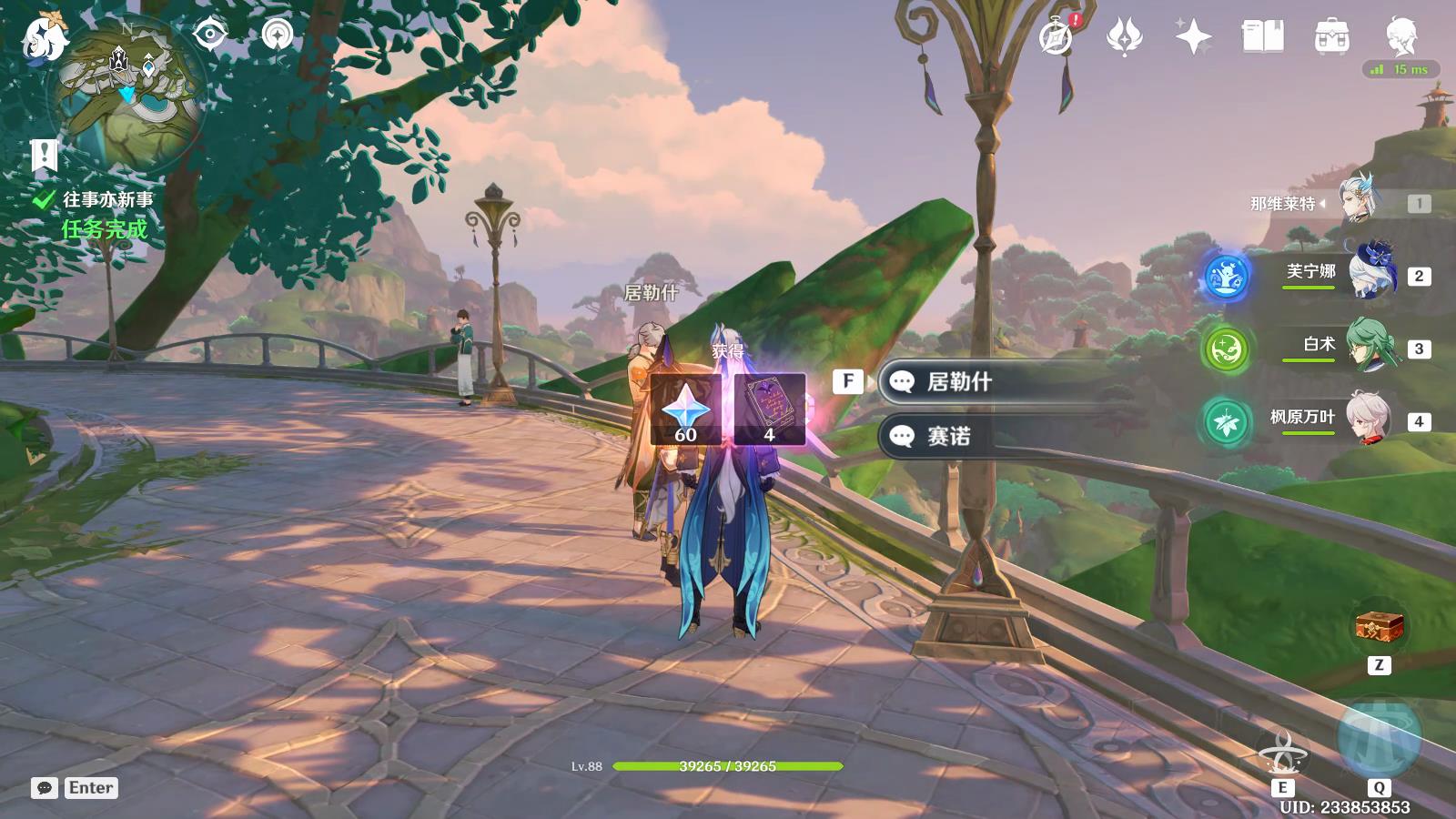Open the events compass icon
1456x819 pixels.
click(x=1056, y=37)
